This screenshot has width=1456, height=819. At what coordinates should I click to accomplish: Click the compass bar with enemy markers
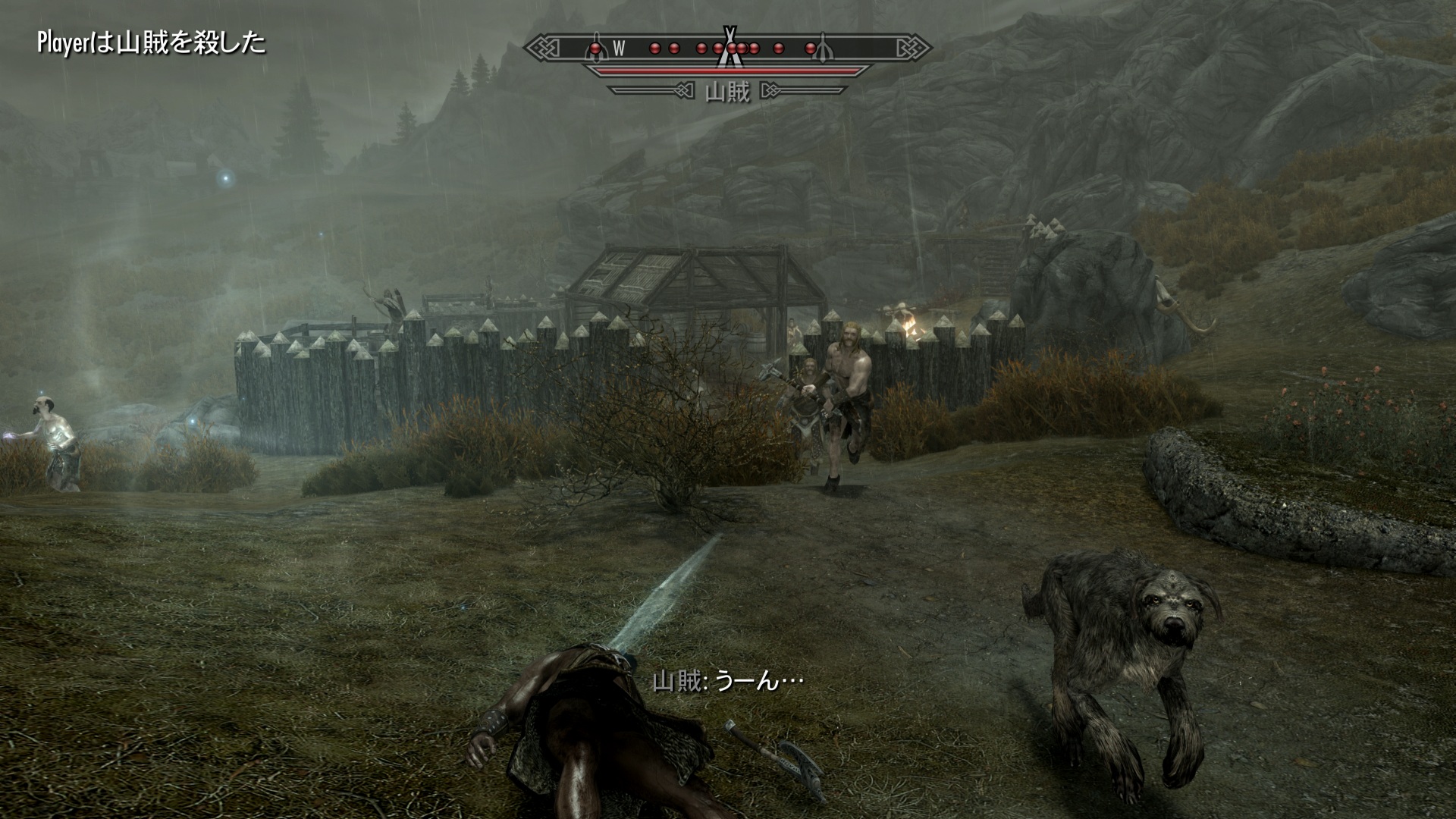727,49
